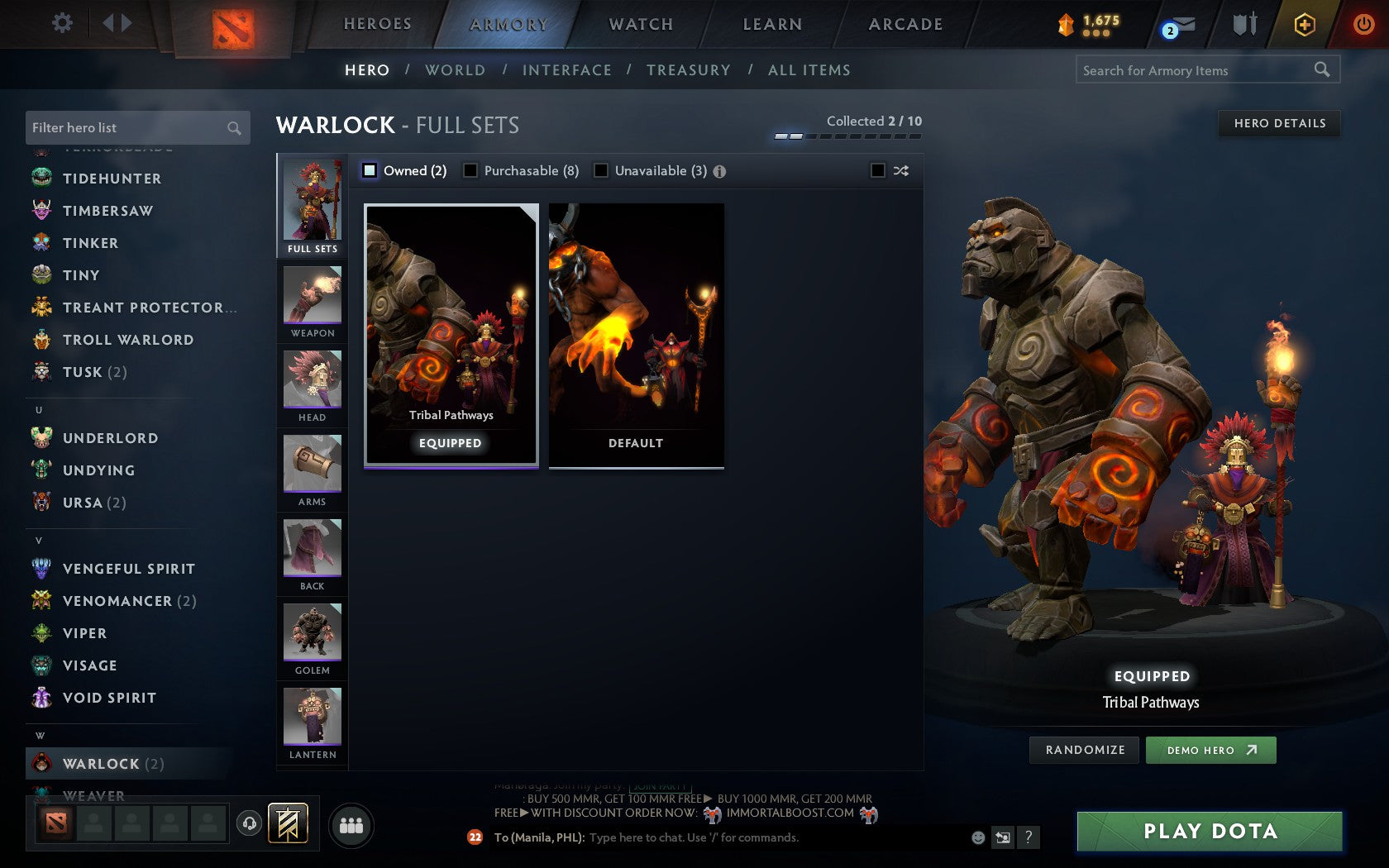The image size is (1389, 868).
Task: Click the Warlock hero portrait in sidebar
Action: click(x=43, y=764)
